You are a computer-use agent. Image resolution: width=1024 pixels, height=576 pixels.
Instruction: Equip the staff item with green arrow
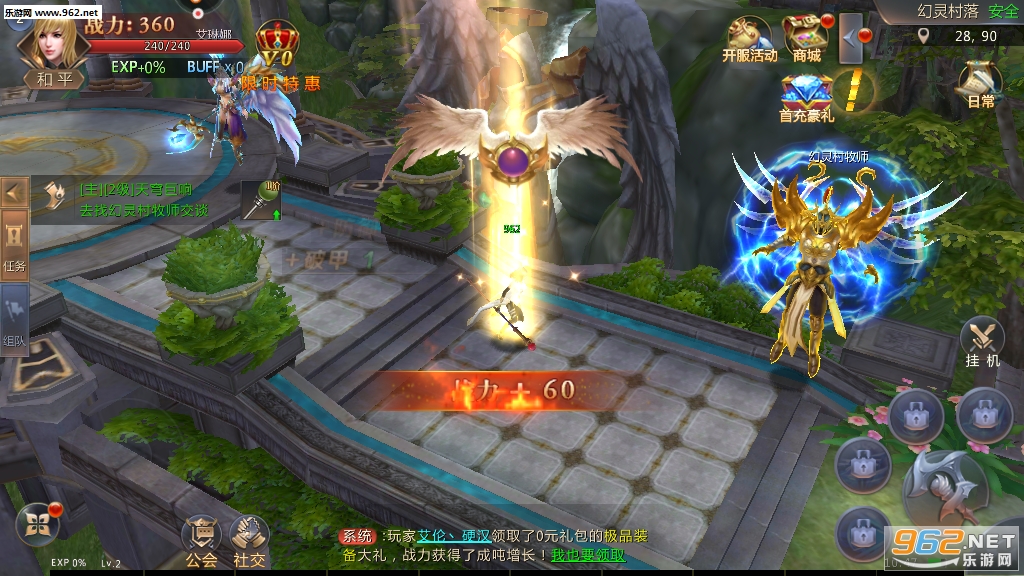pos(261,200)
